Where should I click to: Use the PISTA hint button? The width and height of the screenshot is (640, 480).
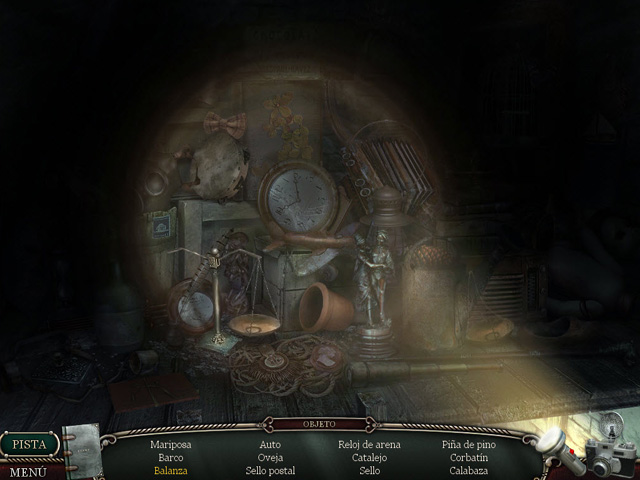coord(29,444)
